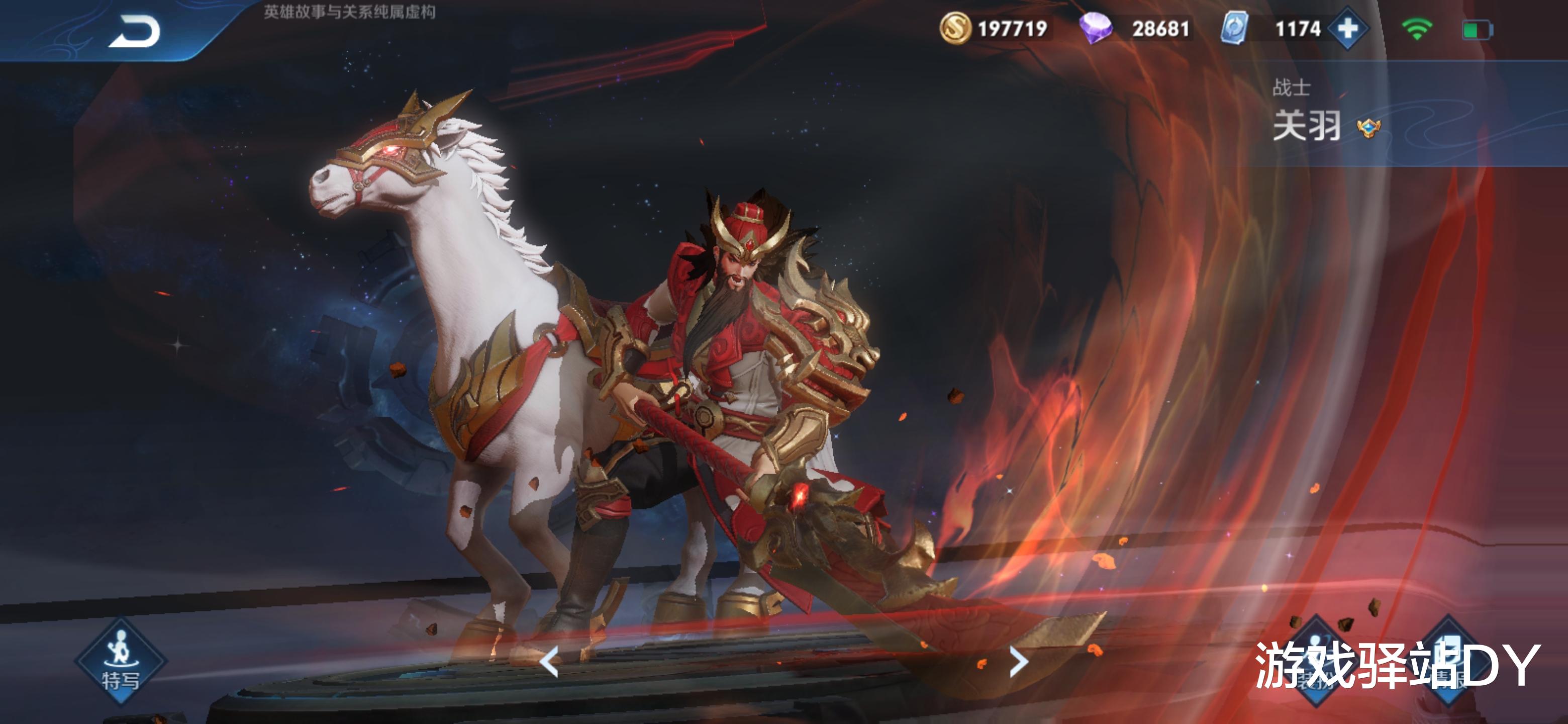
Task: Tap the blue coupon ticket icon
Action: click(x=1234, y=28)
